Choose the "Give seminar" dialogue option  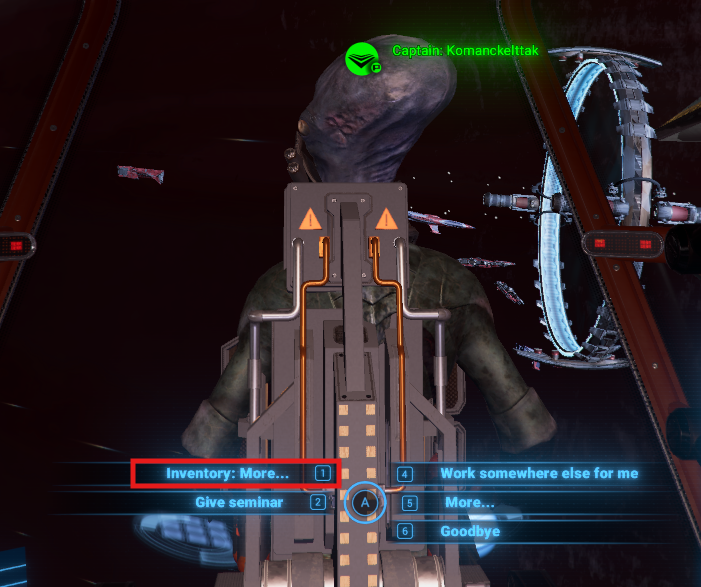click(x=239, y=502)
